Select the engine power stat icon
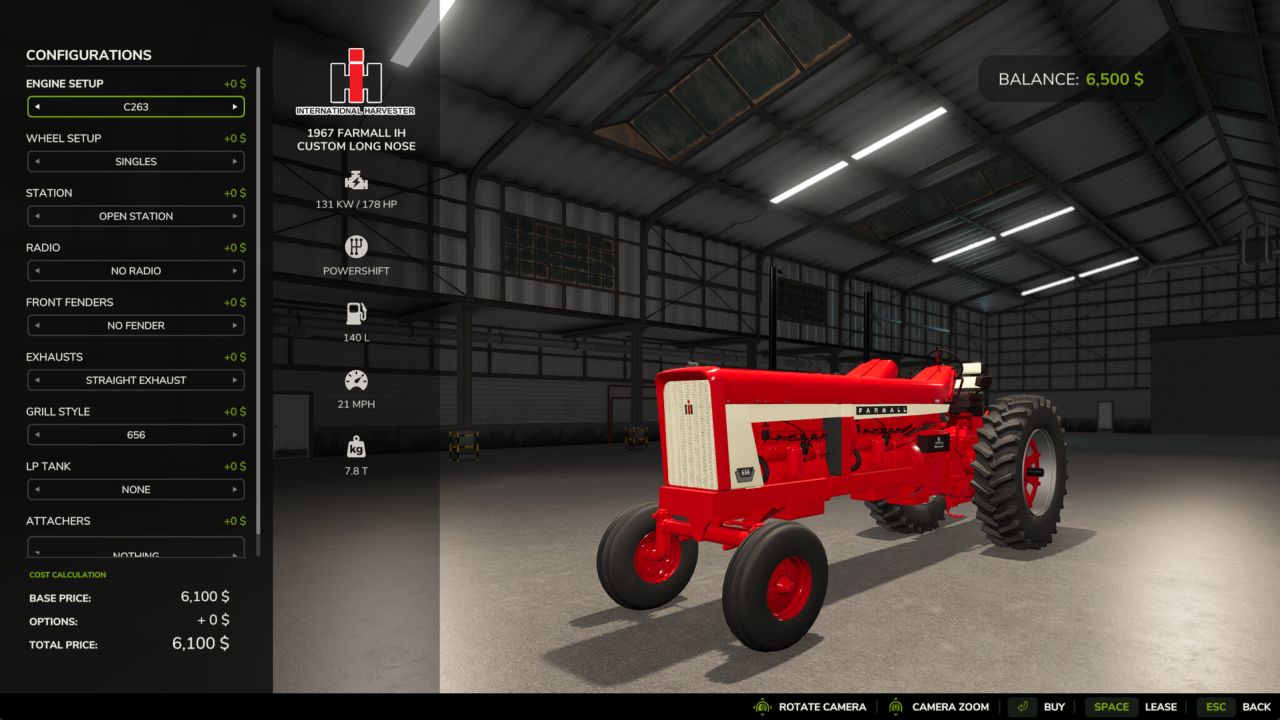The height and width of the screenshot is (720, 1280). click(x=356, y=181)
